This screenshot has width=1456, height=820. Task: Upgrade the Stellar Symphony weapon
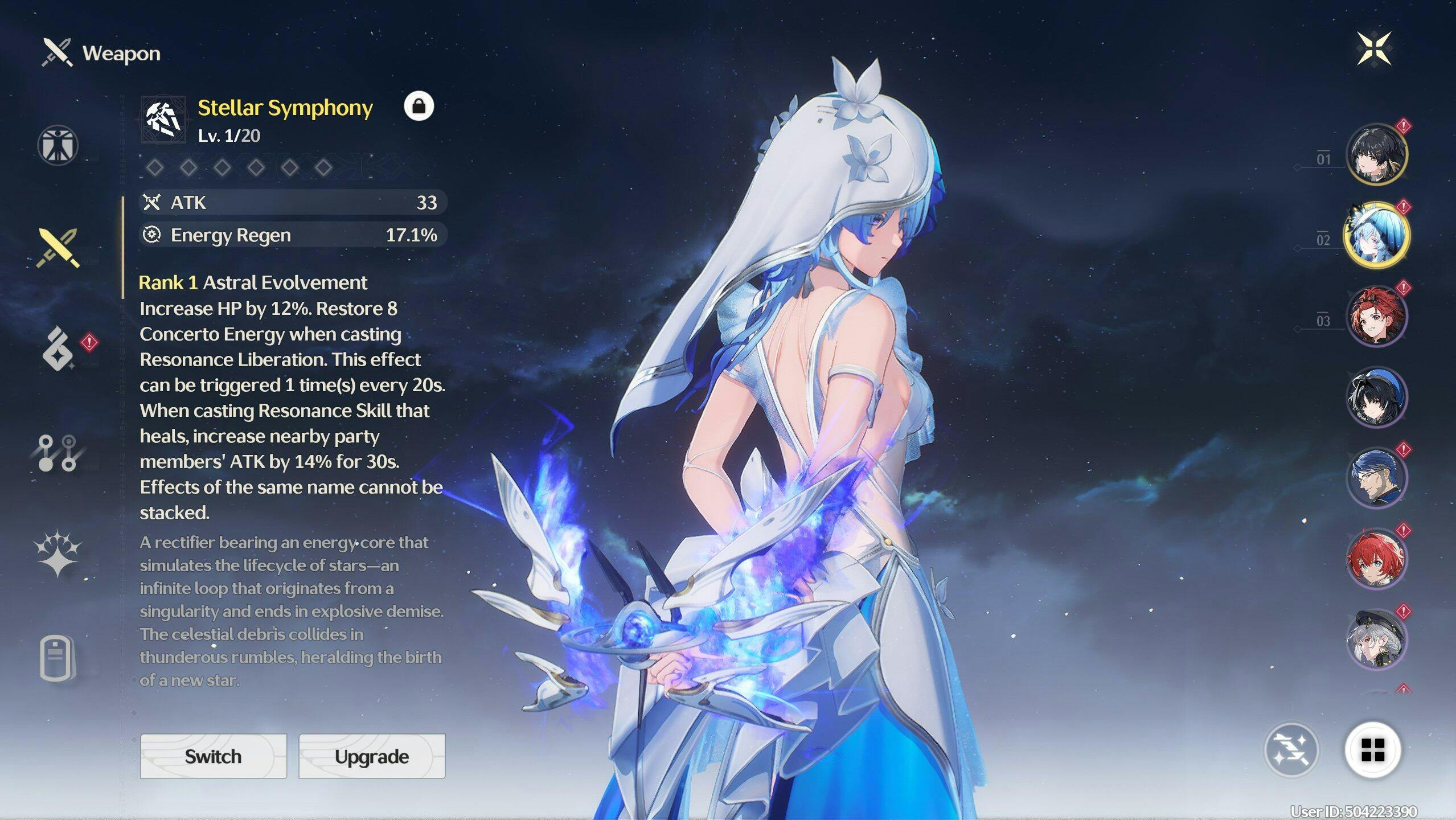point(371,756)
